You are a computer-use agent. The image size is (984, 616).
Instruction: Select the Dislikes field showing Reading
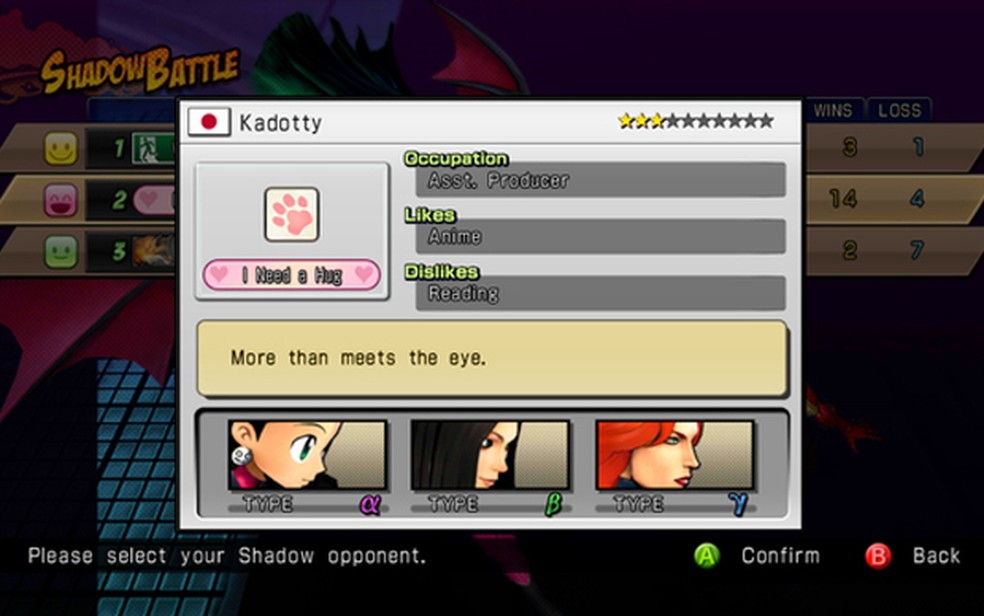point(600,294)
